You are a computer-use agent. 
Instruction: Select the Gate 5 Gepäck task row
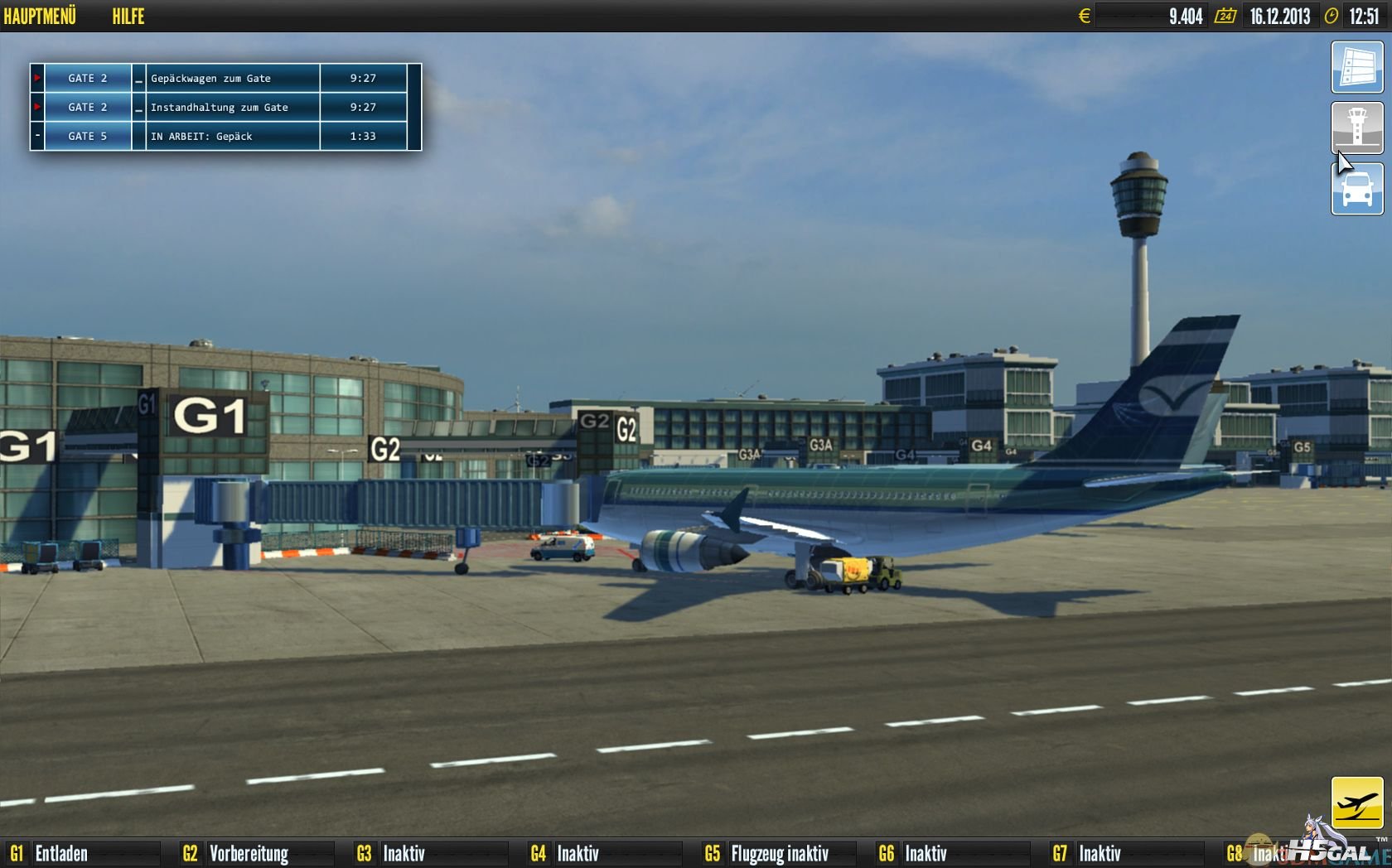tap(225, 136)
